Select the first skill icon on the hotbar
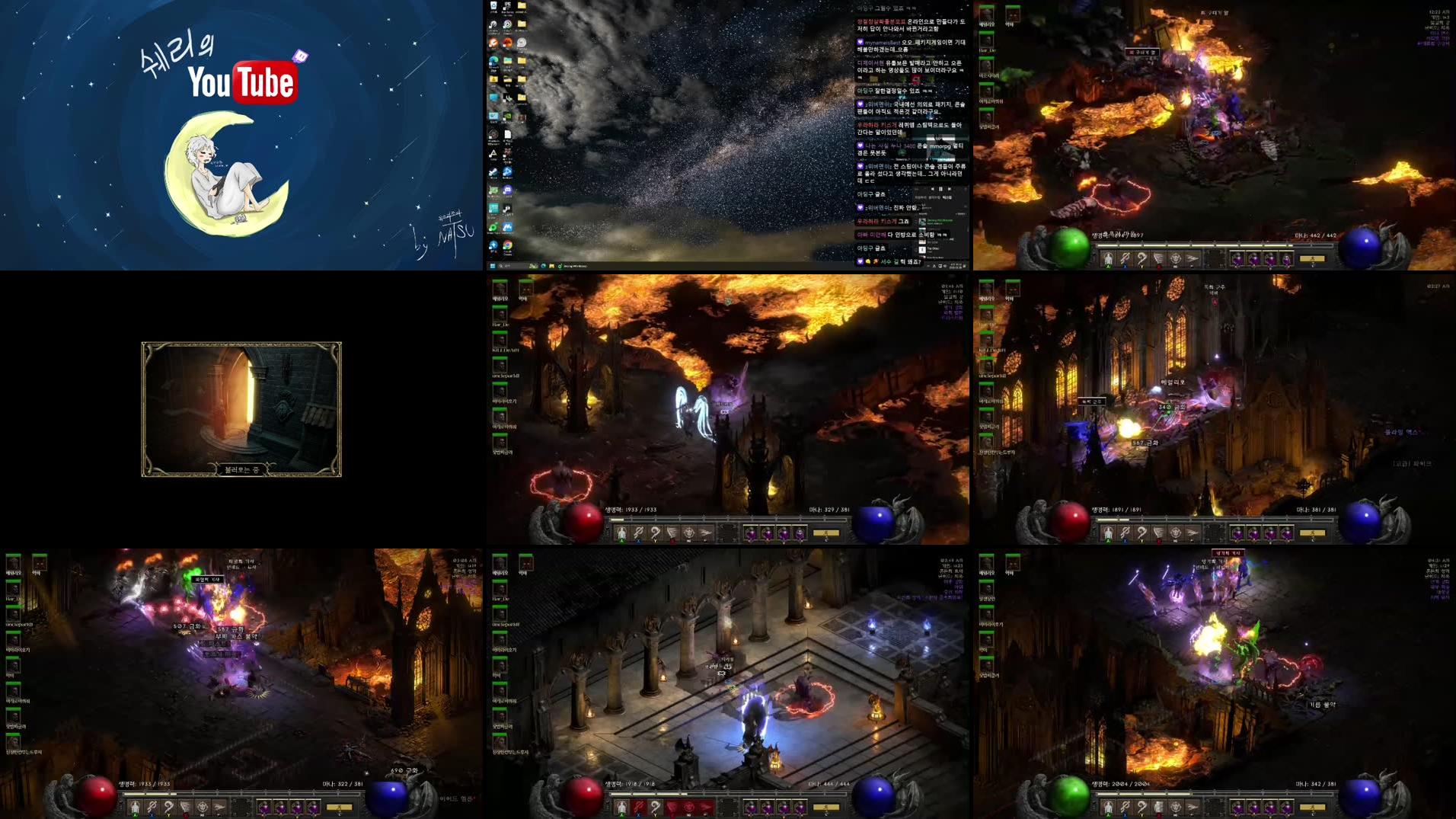Viewport: 1456px width, 819px height. pyautogui.click(x=621, y=807)
